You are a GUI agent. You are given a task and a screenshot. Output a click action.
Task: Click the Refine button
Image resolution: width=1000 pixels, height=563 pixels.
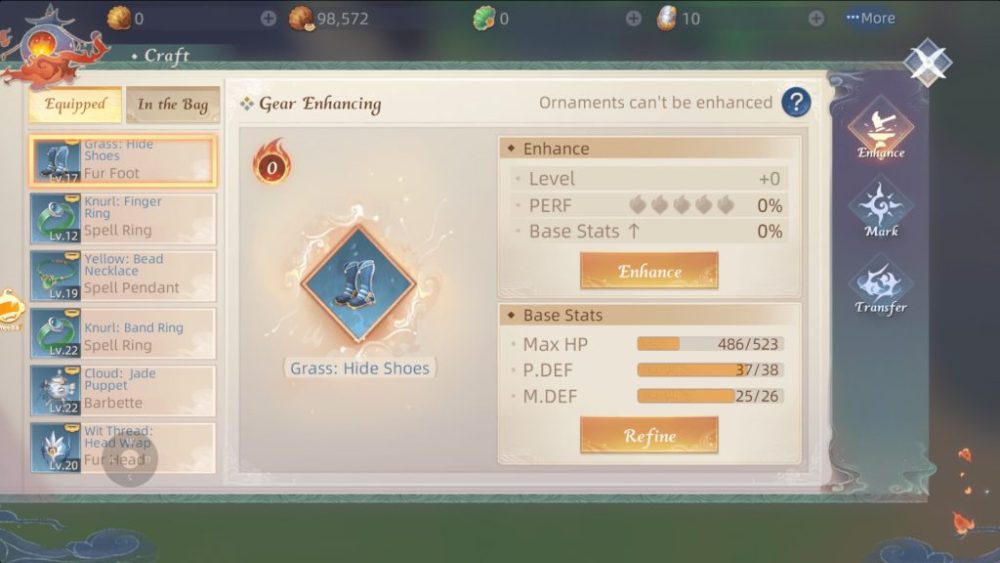(649, 435)
